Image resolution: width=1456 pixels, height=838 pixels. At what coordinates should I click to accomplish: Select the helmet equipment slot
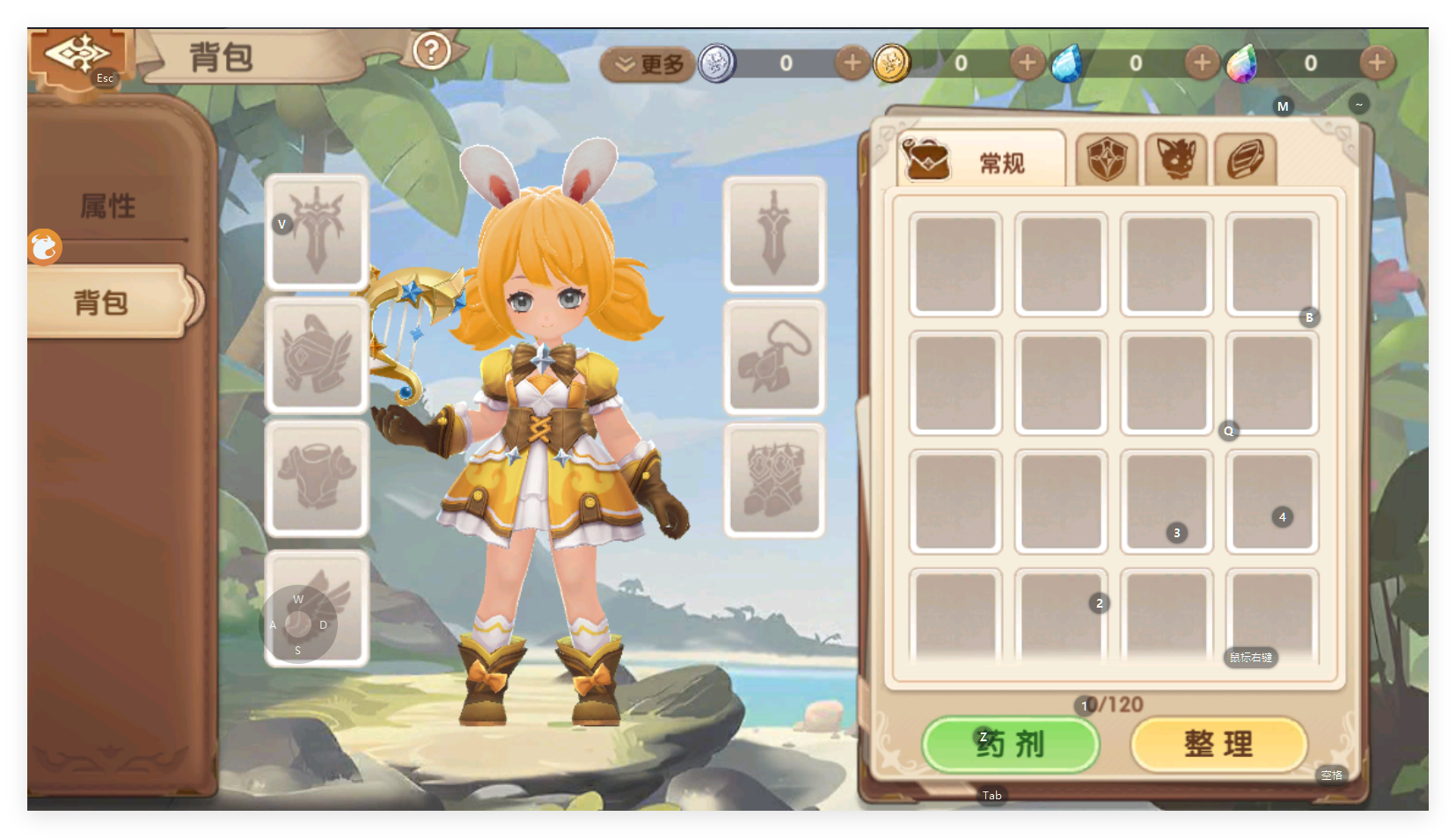tap(317, 355)
